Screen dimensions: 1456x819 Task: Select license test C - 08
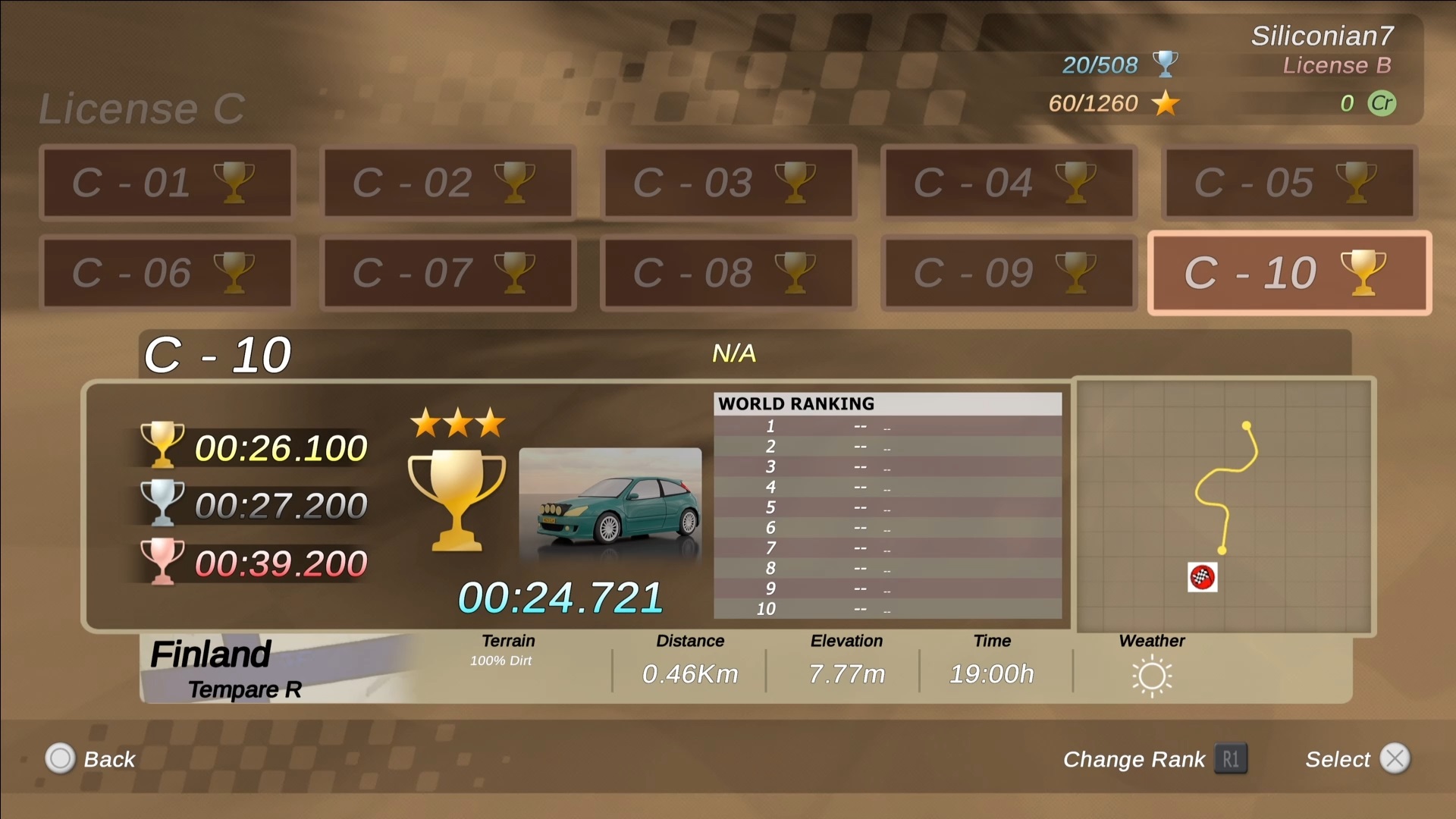click(x=729, y=273)
